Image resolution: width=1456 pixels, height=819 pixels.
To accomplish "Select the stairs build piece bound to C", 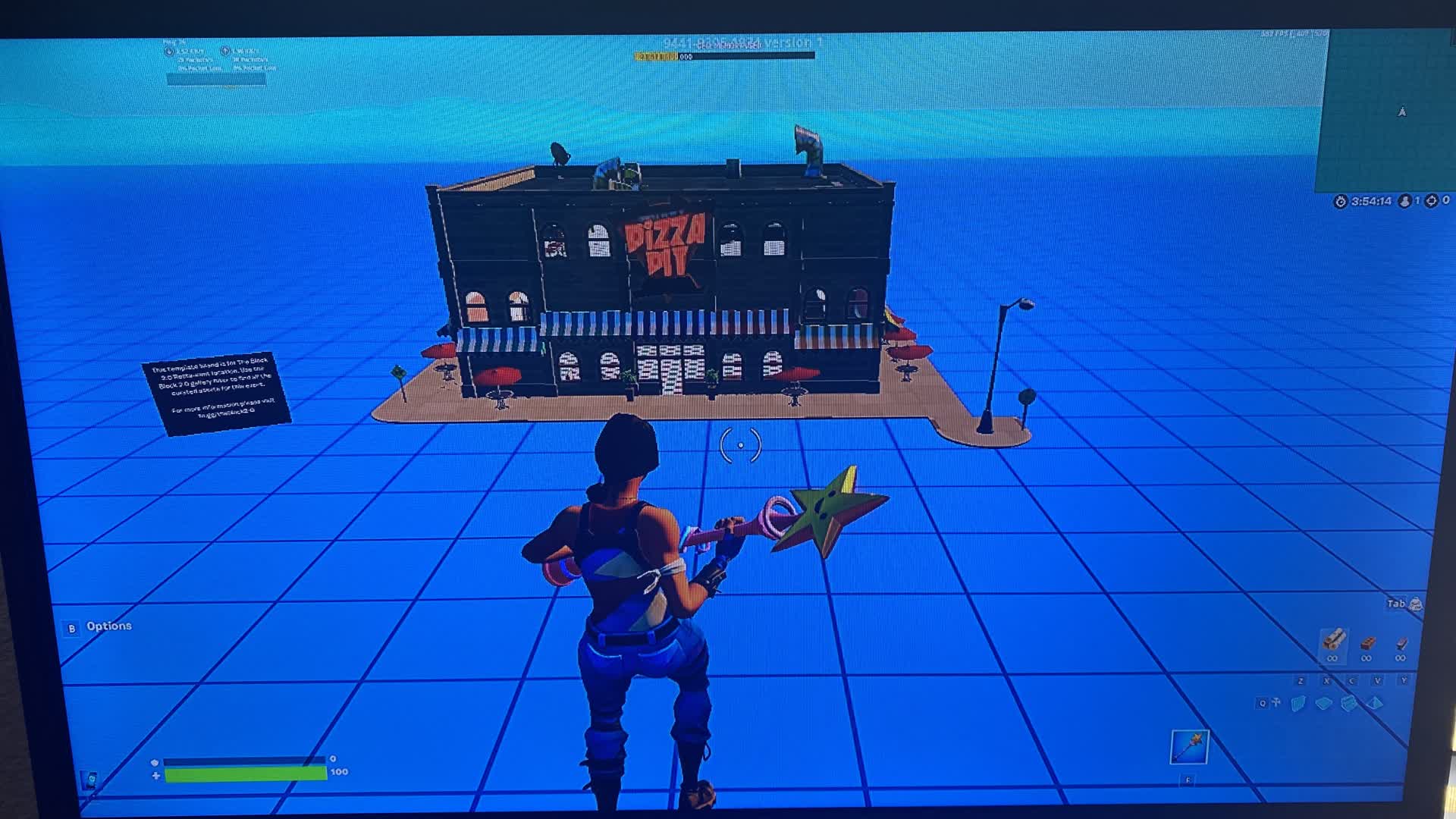I will [x=1349, y=704].
